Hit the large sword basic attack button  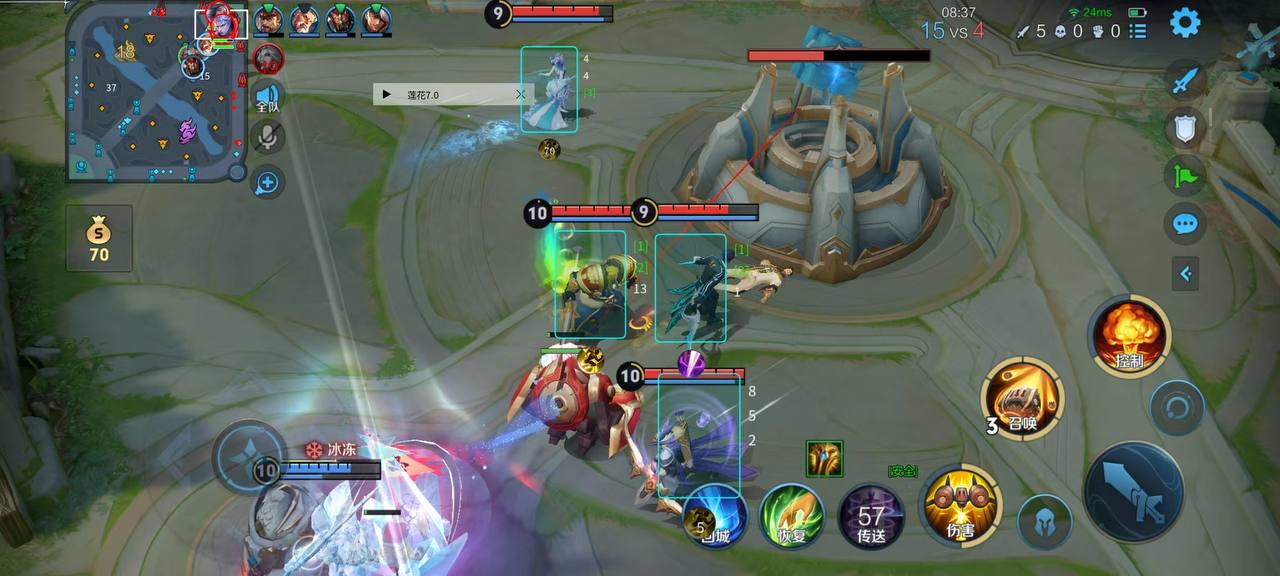pos(1134,492)
